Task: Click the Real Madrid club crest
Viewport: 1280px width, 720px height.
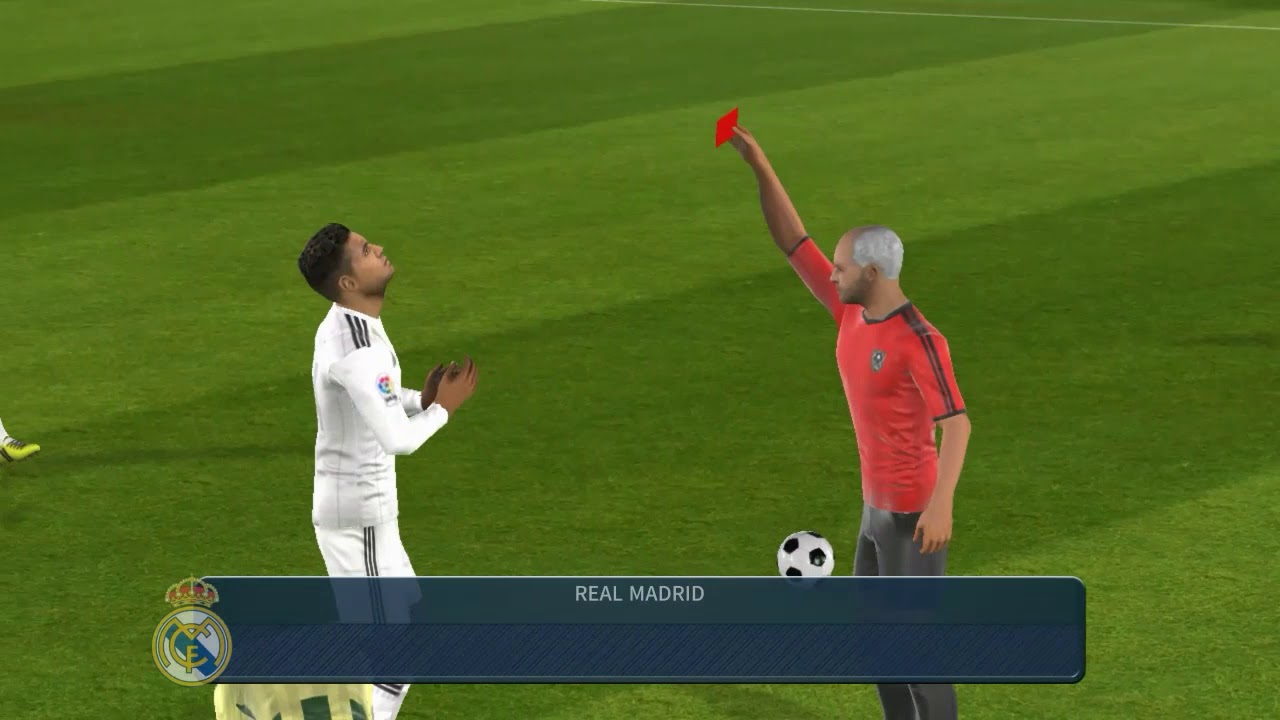Action: (x=191, y=633)
